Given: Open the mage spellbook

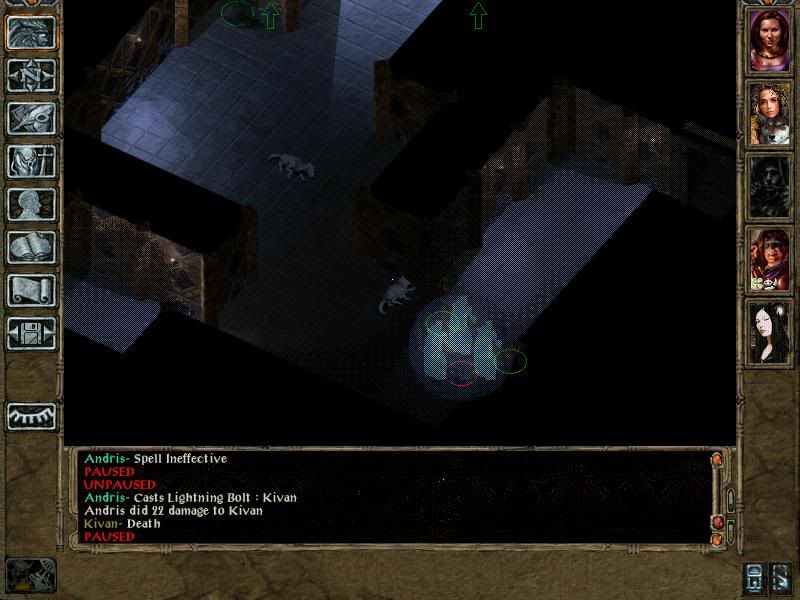Looking at the screenshot, I should pos(30,247).
